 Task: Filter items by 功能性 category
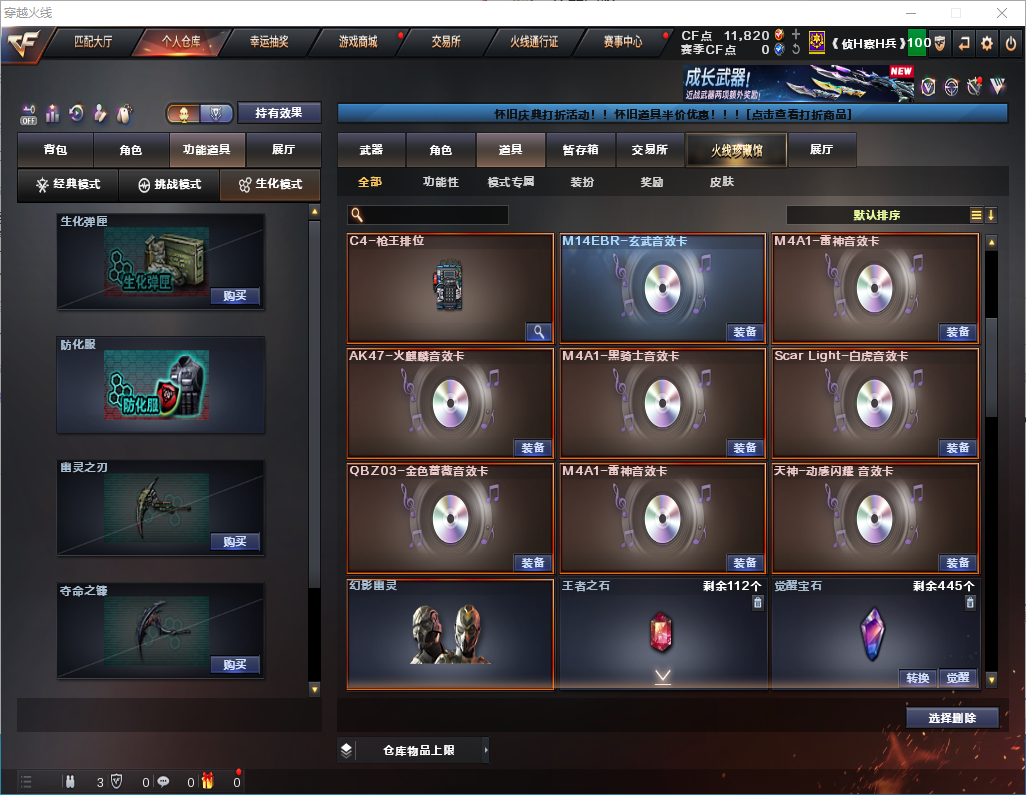click(440, 182)
